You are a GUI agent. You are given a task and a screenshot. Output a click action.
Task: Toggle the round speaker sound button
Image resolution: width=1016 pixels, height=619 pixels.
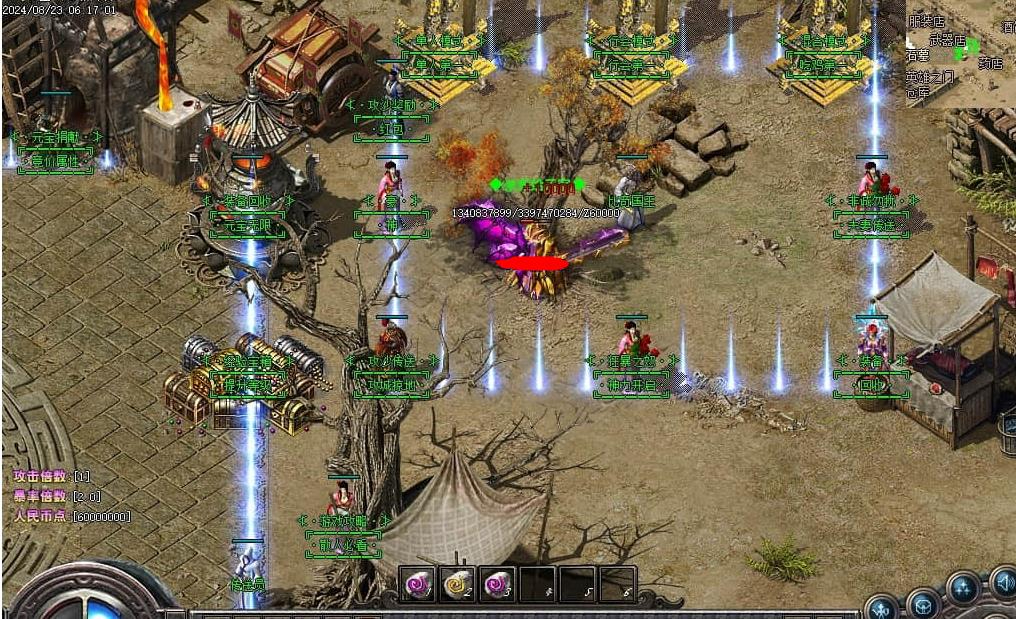pos(1003,582)
